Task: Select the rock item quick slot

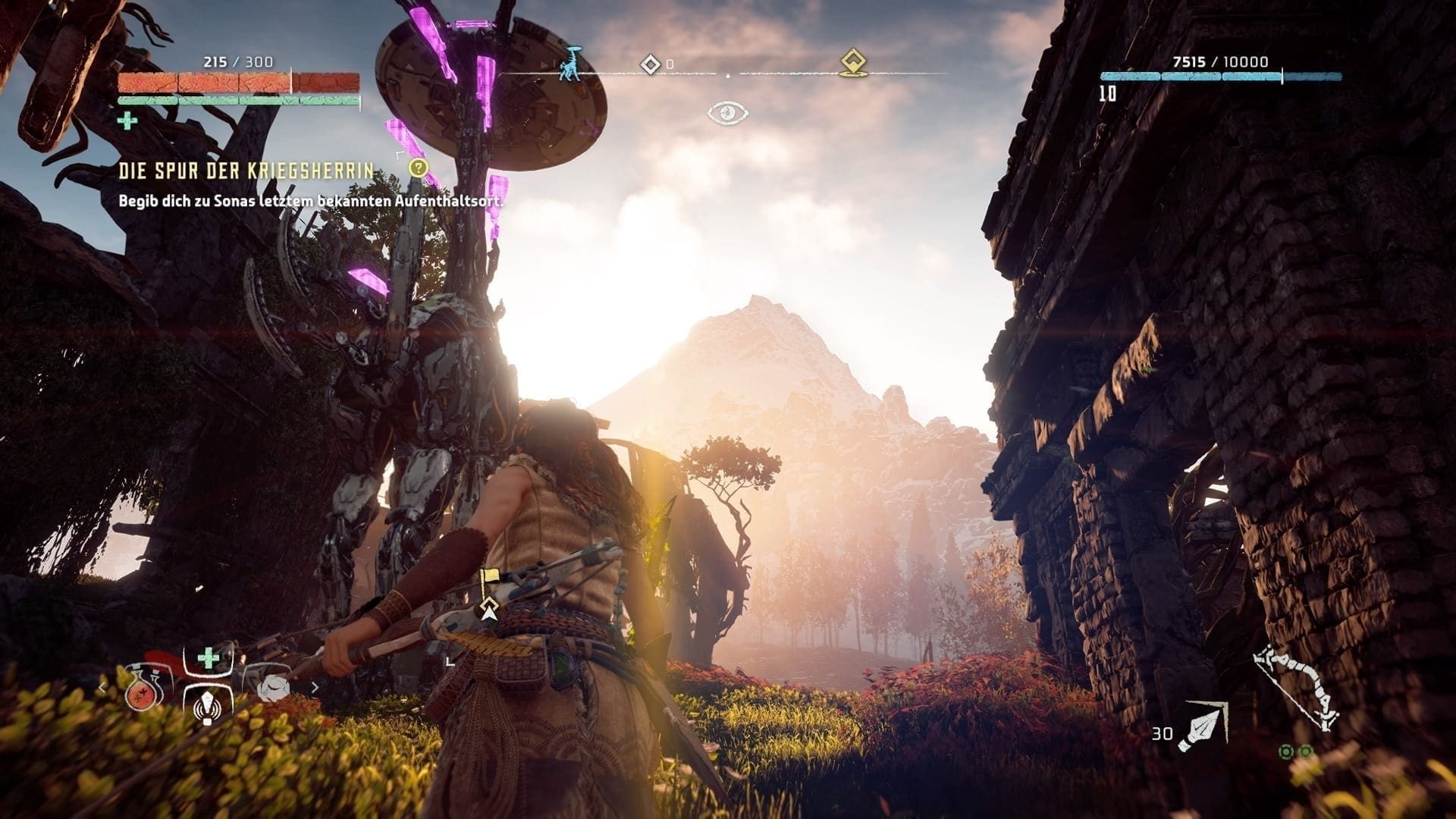Action: (x=273, y=687)
